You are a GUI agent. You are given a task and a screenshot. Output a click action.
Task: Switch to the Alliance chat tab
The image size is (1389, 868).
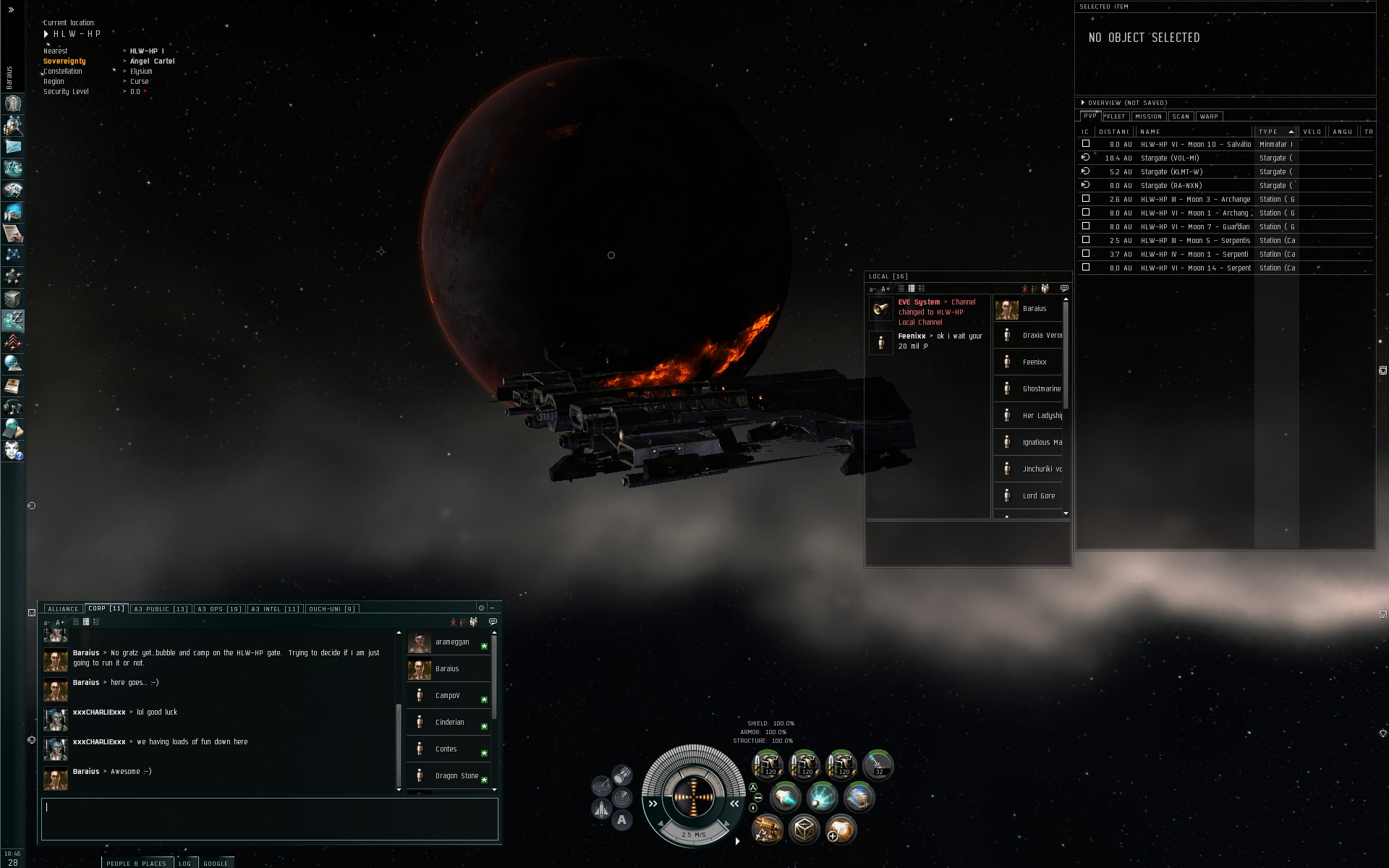[x=63, y=609]
